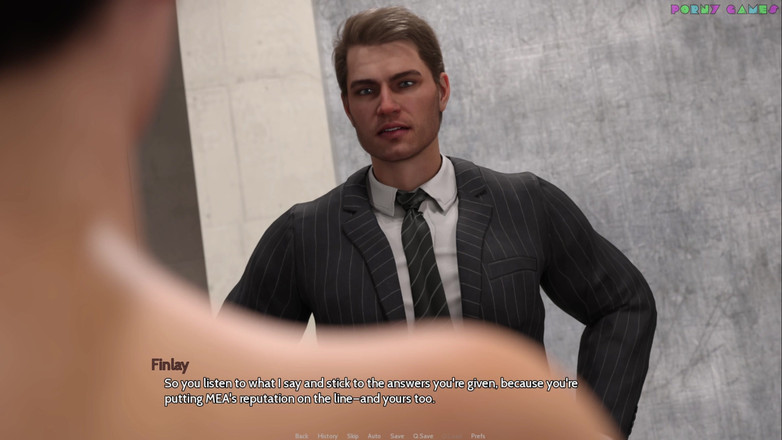
Task: Go back one line with Back
Action: (x=302, y=436)
